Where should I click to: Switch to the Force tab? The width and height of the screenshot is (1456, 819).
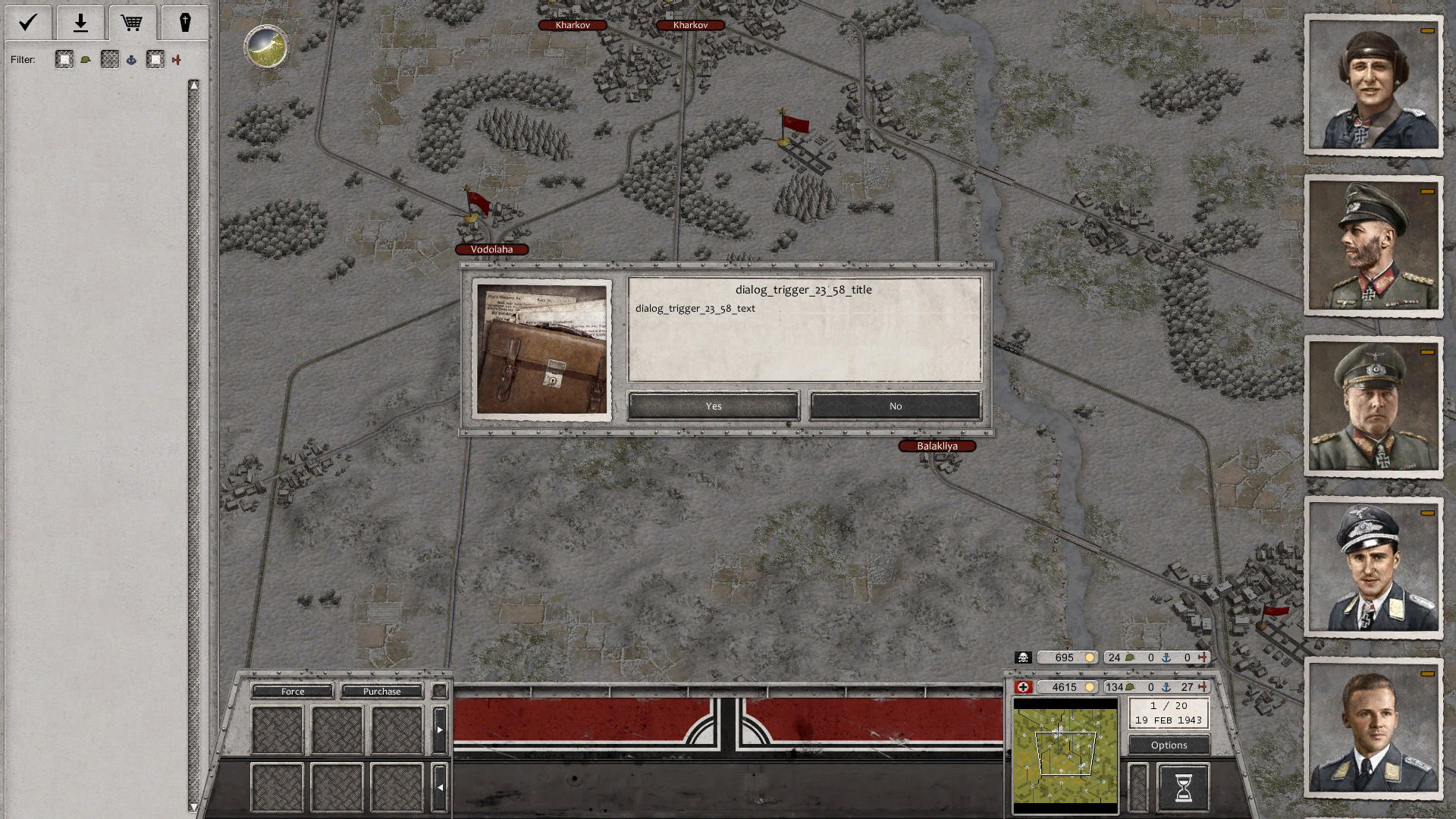[x=292, y=691]
